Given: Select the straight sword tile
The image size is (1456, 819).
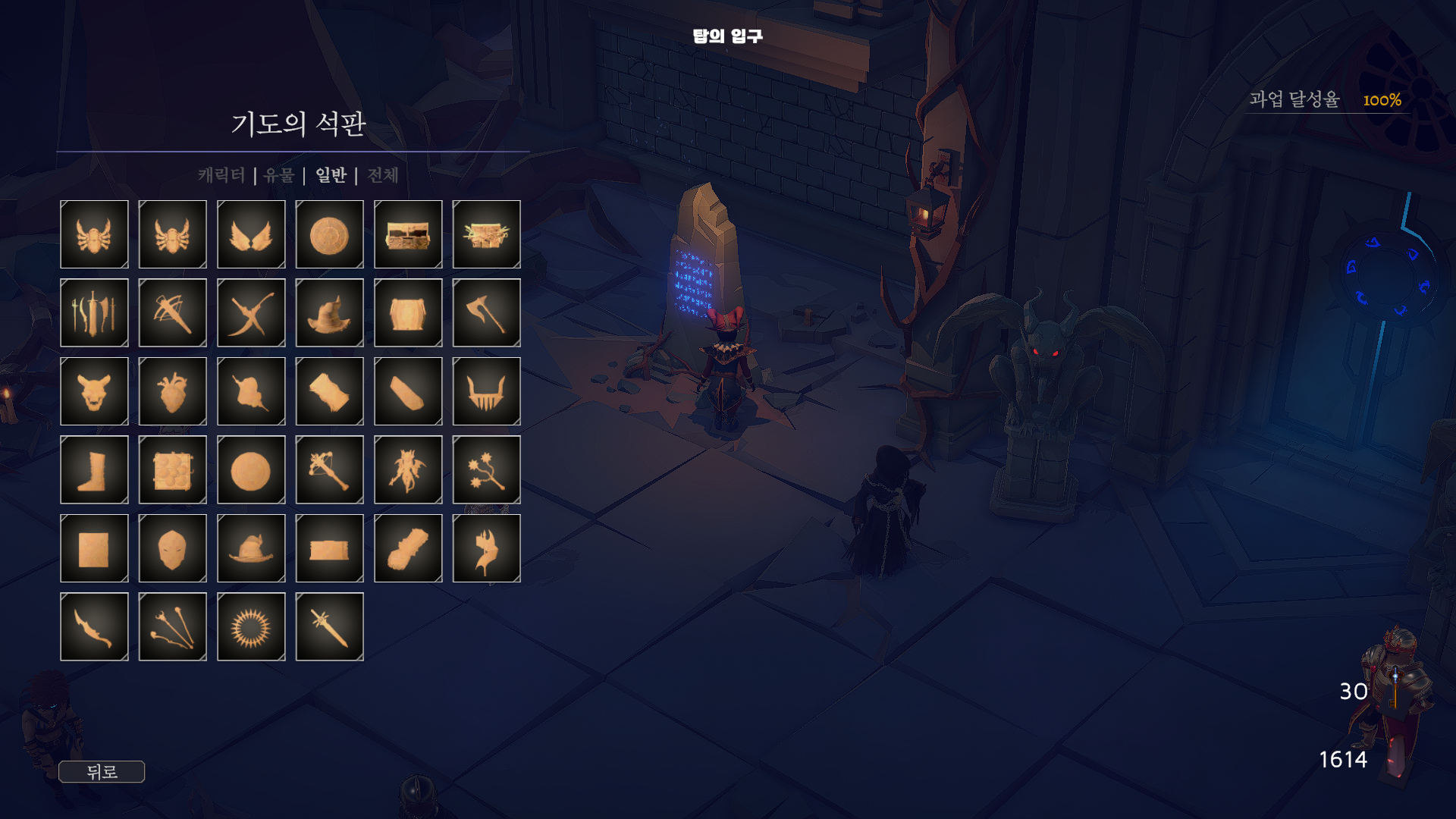Looking at the screenshot, I should click(x=329, y=626).
